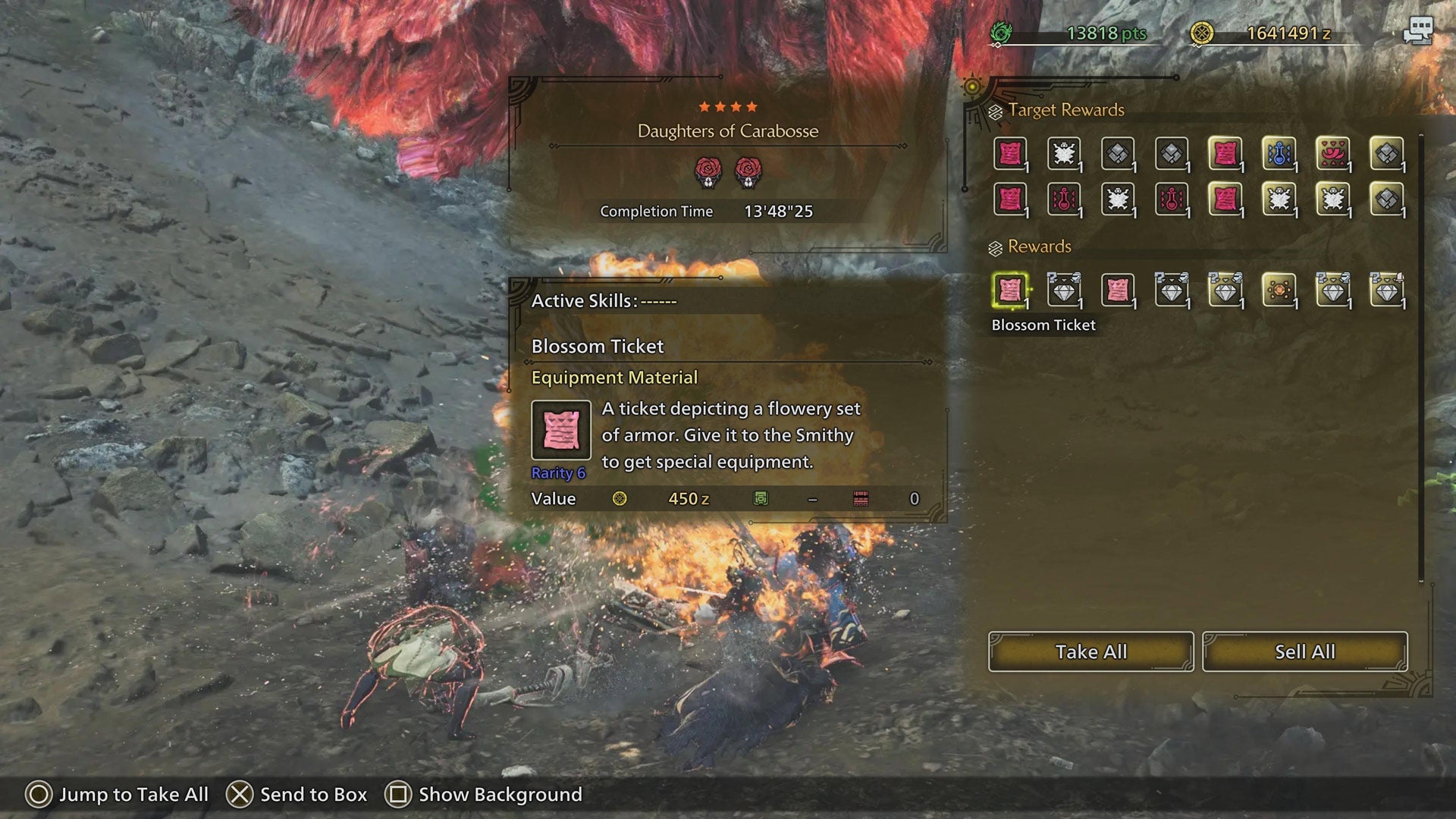Select the glowing orange gem mystery reward
The width and height of the screenshot is (1456, 819).
tap(1280, 290)
